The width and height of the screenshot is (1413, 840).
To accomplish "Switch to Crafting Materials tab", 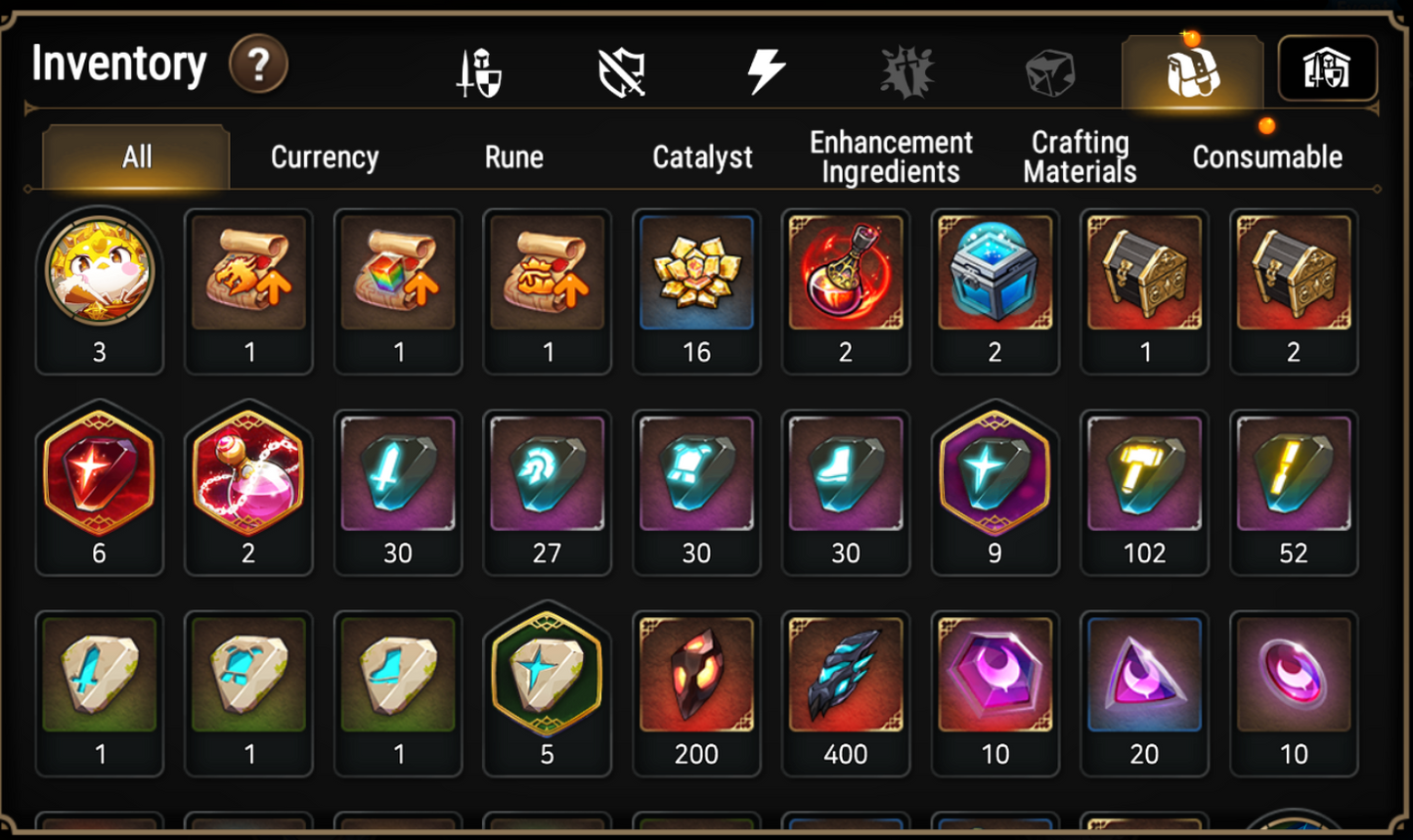I will pyautogui.click(x=1080, y=157).
